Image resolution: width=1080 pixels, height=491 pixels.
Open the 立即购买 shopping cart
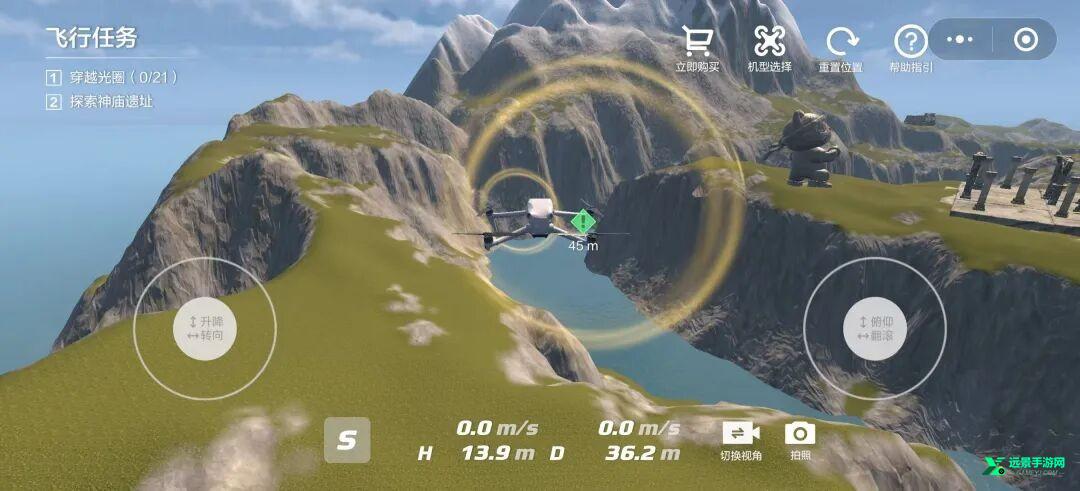(697, 46)
